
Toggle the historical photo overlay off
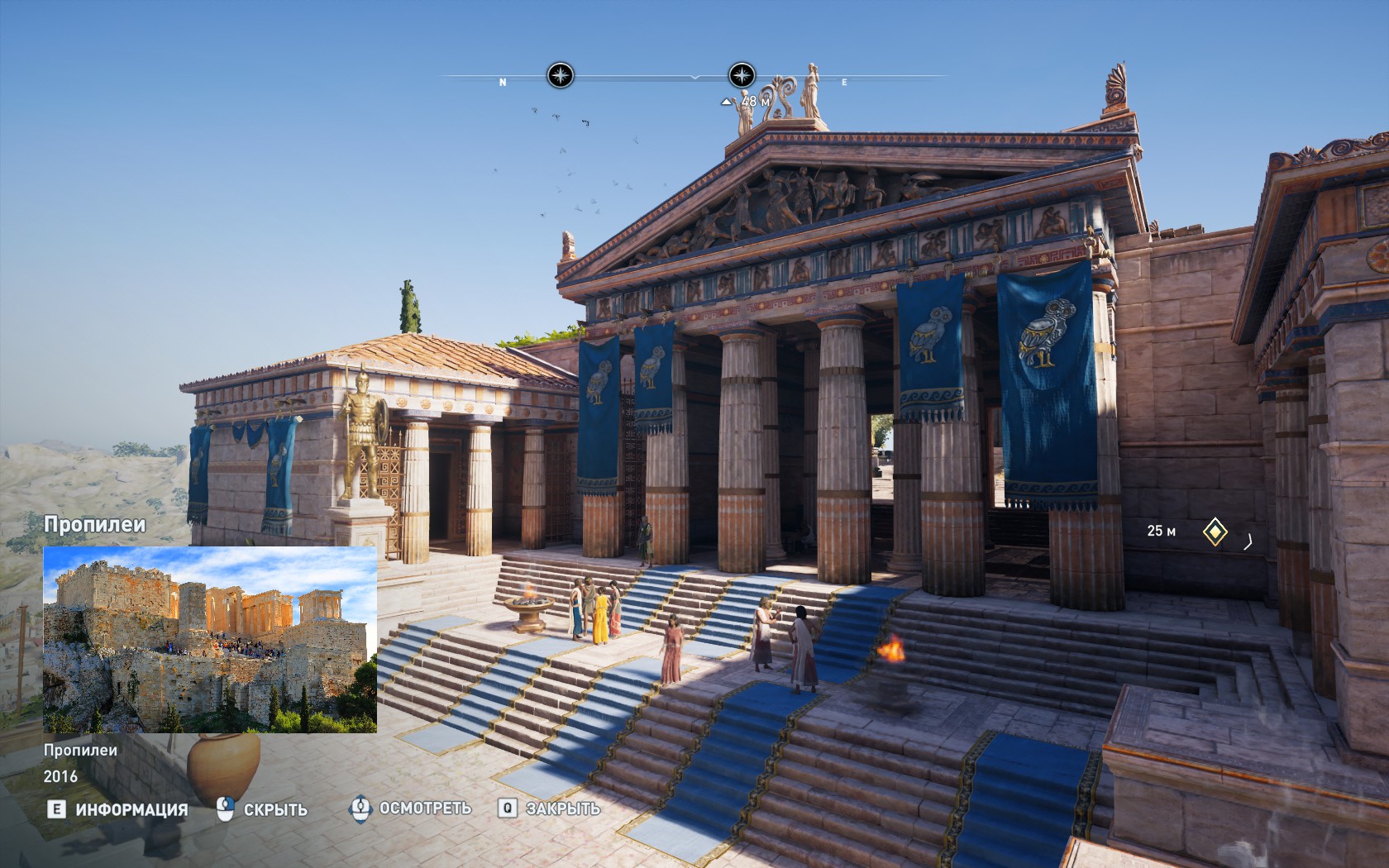274,811
